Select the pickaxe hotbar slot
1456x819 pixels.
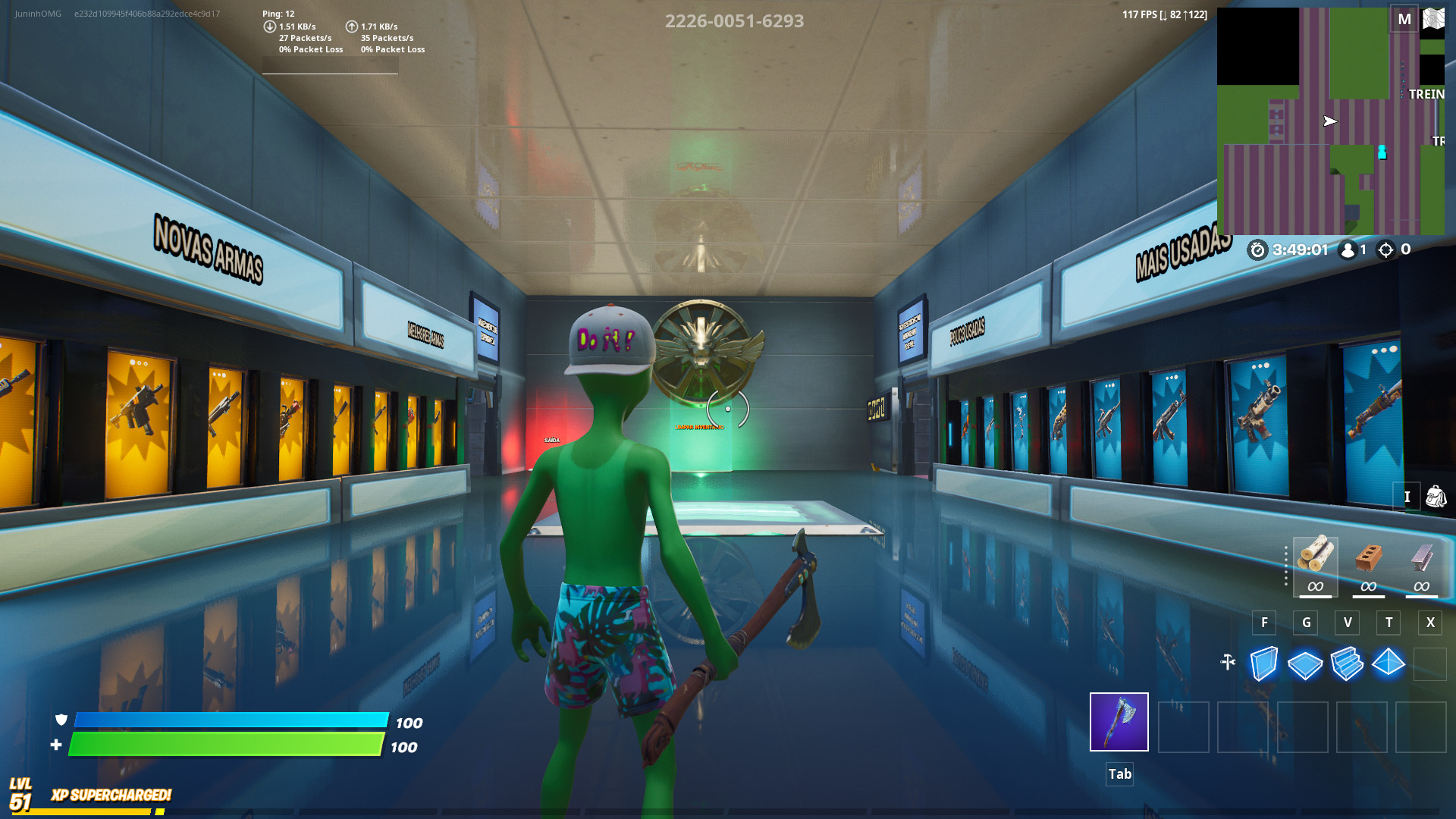1119,723
